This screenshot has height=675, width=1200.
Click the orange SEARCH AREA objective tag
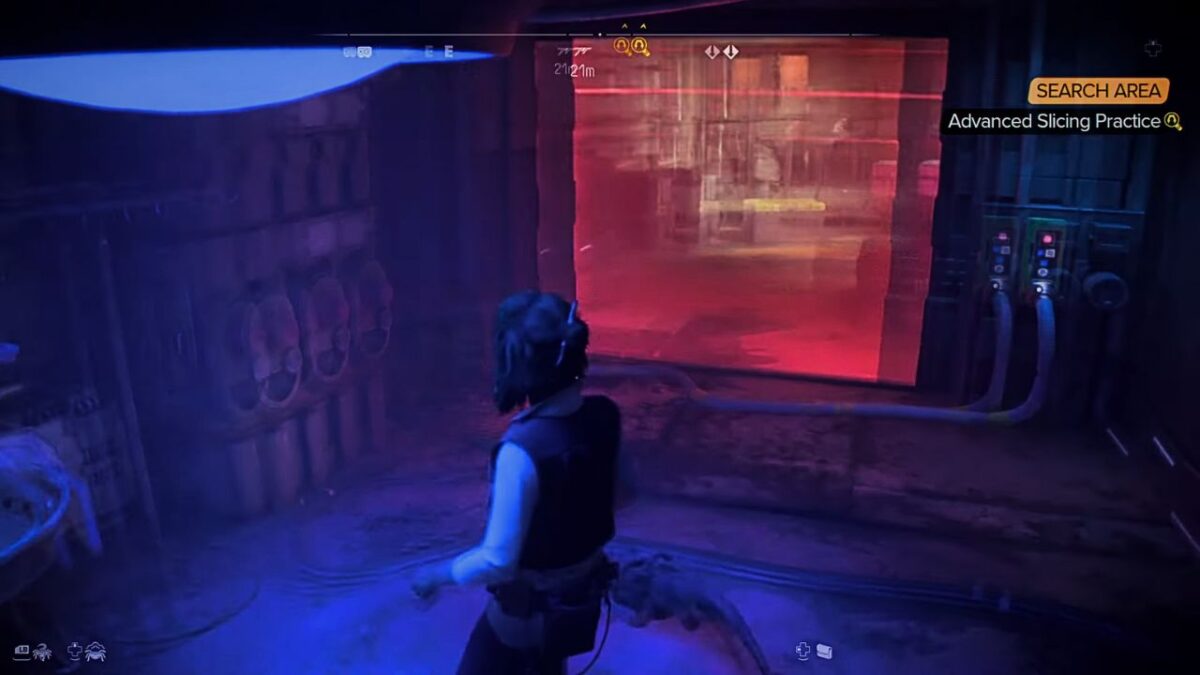pos(1098,91)
